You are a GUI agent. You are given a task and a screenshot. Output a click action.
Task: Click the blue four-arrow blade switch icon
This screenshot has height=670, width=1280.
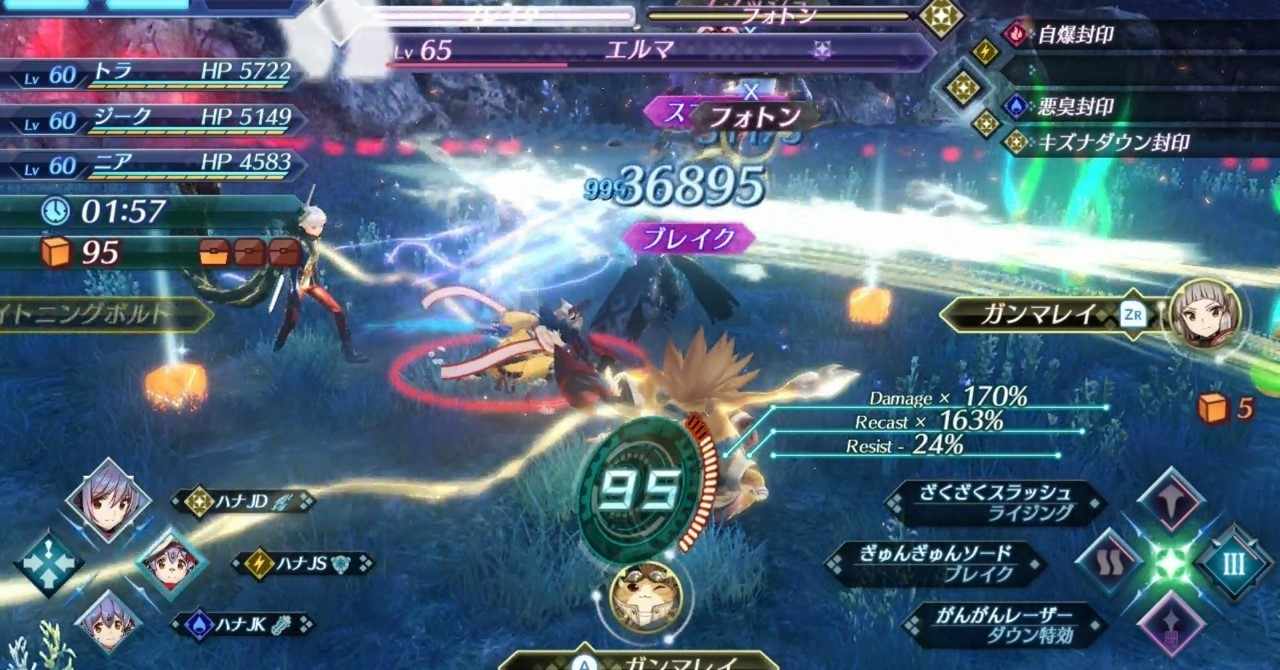[x=48, y=564]
